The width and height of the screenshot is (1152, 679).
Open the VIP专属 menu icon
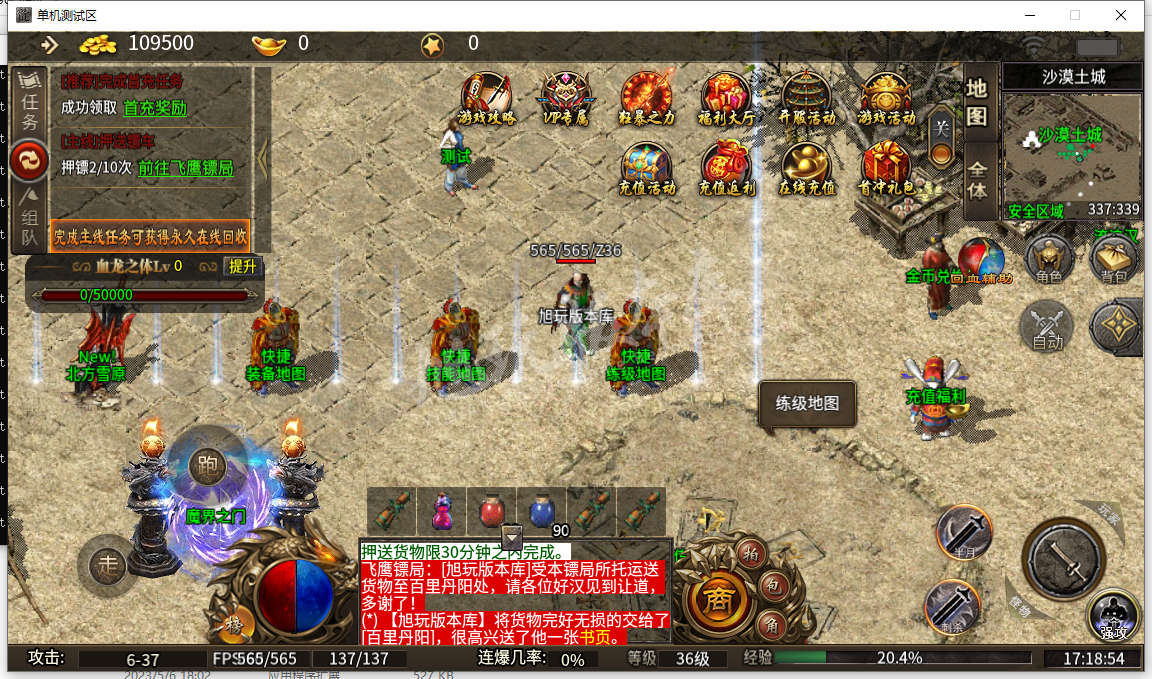[x=566, y=97]
